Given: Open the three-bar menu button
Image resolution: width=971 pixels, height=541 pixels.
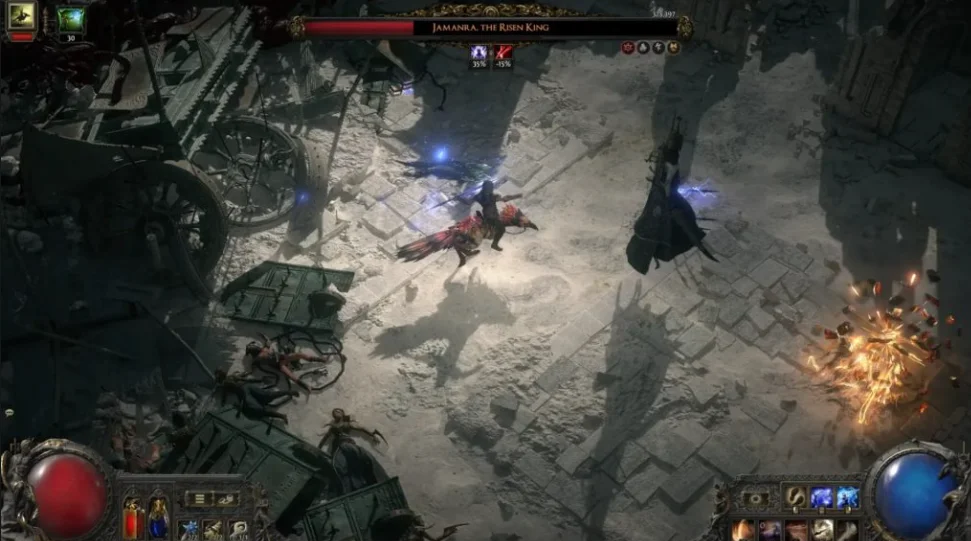Looking at the screenshot, I should point(200,498).
